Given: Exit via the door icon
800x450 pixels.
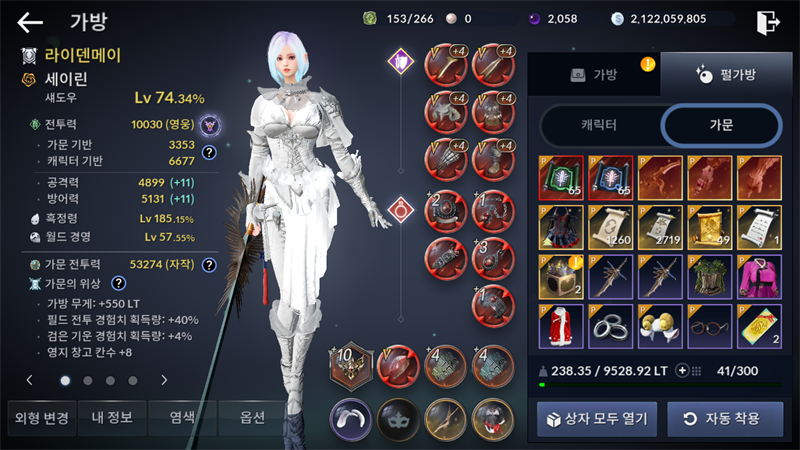Looking at the screenshot, I should (x=768, y=22).
